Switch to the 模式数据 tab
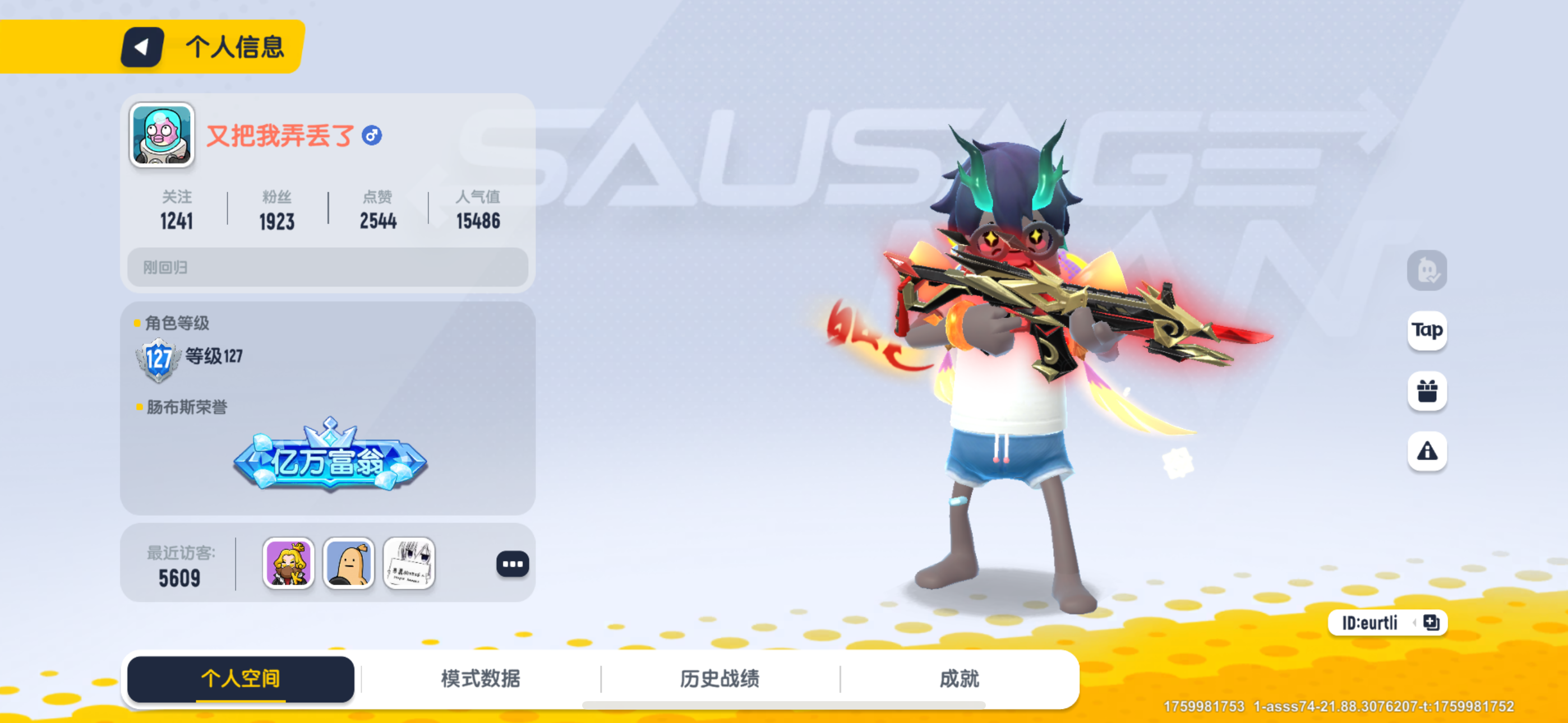Image resolution: width=1568 pixels, height=723 pixels. pyautogui.click(x=480, y=679)
